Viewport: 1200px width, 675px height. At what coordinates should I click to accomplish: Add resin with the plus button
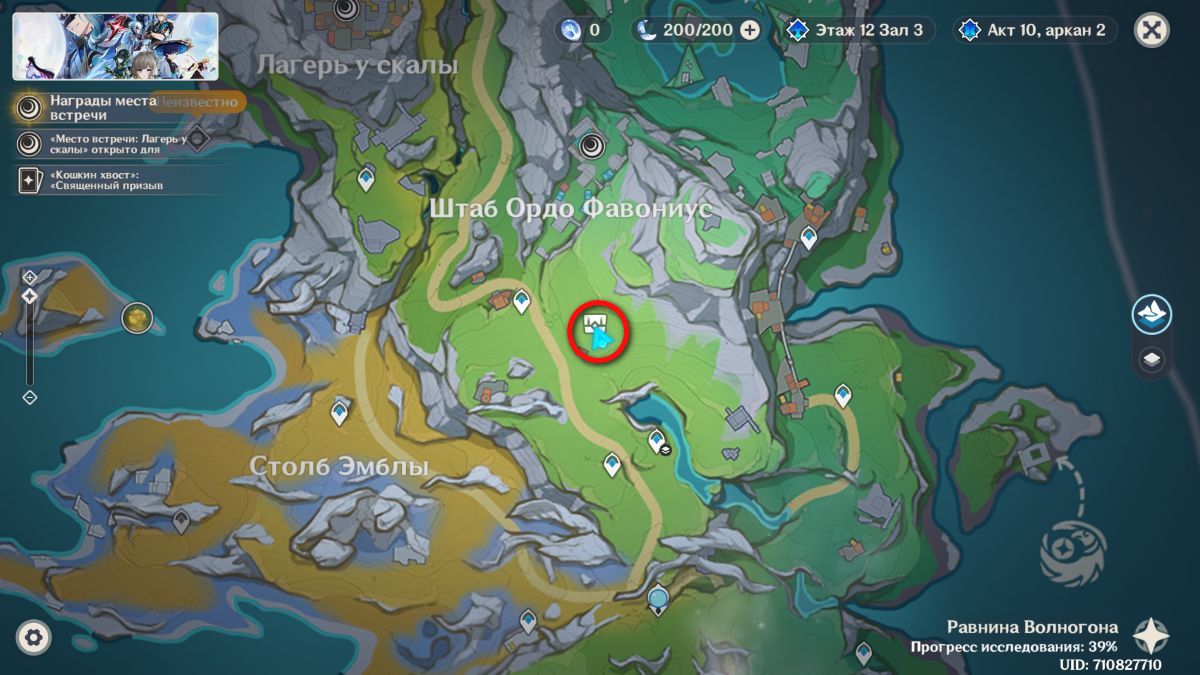pos(749,30)
